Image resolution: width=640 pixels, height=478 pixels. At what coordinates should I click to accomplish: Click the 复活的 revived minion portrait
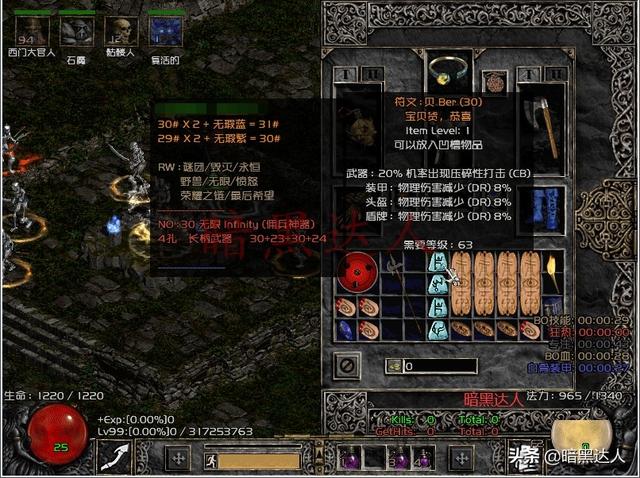(x=164, y=31)
